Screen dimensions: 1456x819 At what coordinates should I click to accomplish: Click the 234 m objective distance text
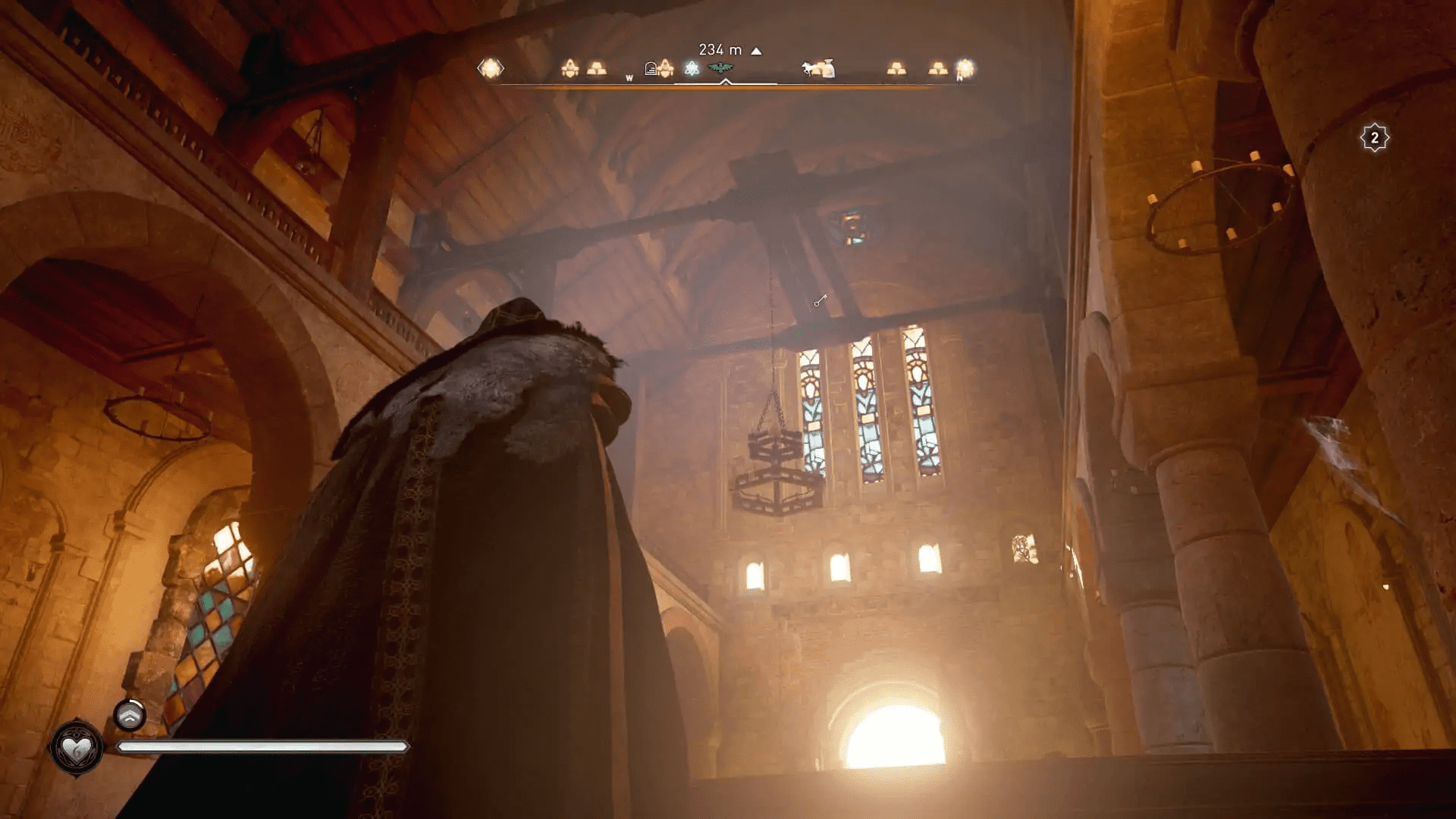click(x=719, y=49)
